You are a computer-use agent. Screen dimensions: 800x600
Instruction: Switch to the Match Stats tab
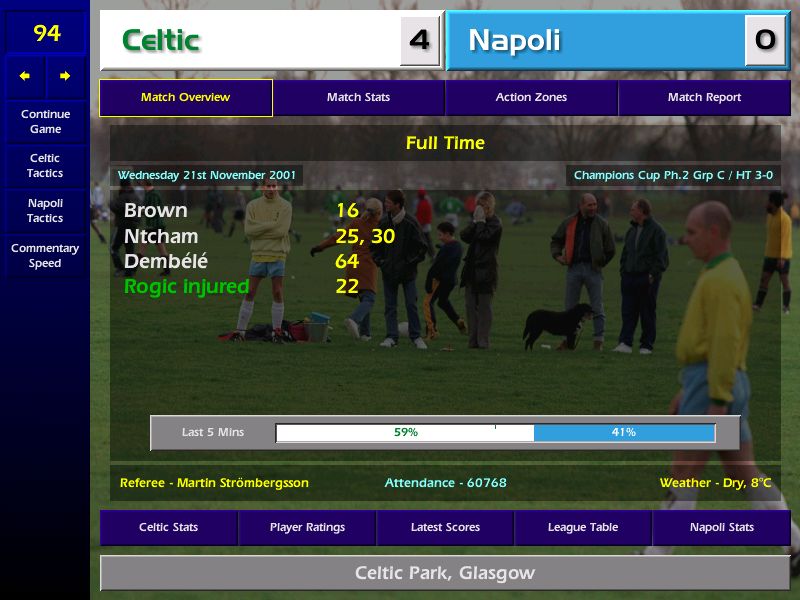[x=358, y=98]
